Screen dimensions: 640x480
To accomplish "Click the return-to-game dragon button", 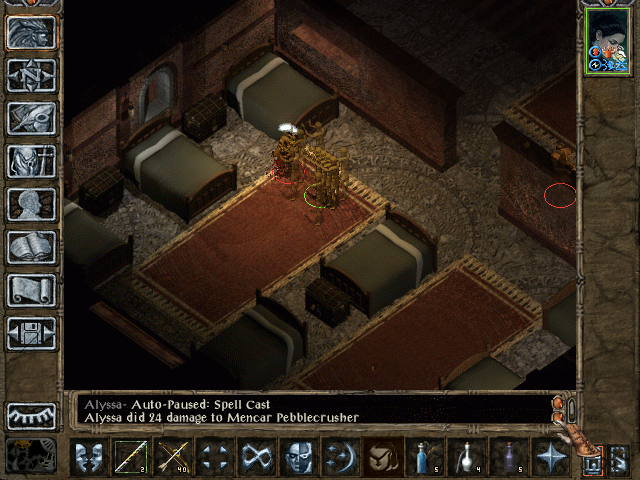I will click(31, 32).
